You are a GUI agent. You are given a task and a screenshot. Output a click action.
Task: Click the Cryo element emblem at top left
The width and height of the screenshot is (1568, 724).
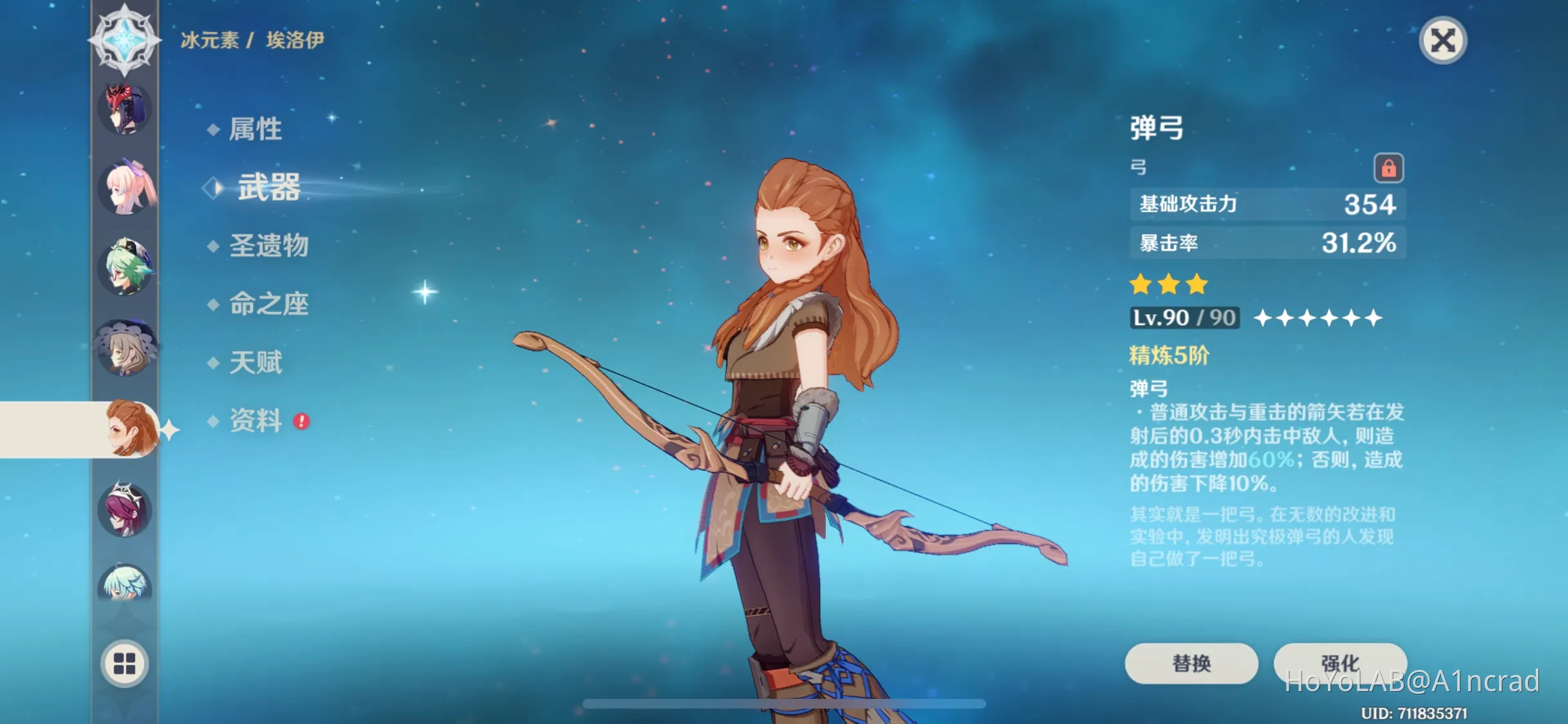124,40
